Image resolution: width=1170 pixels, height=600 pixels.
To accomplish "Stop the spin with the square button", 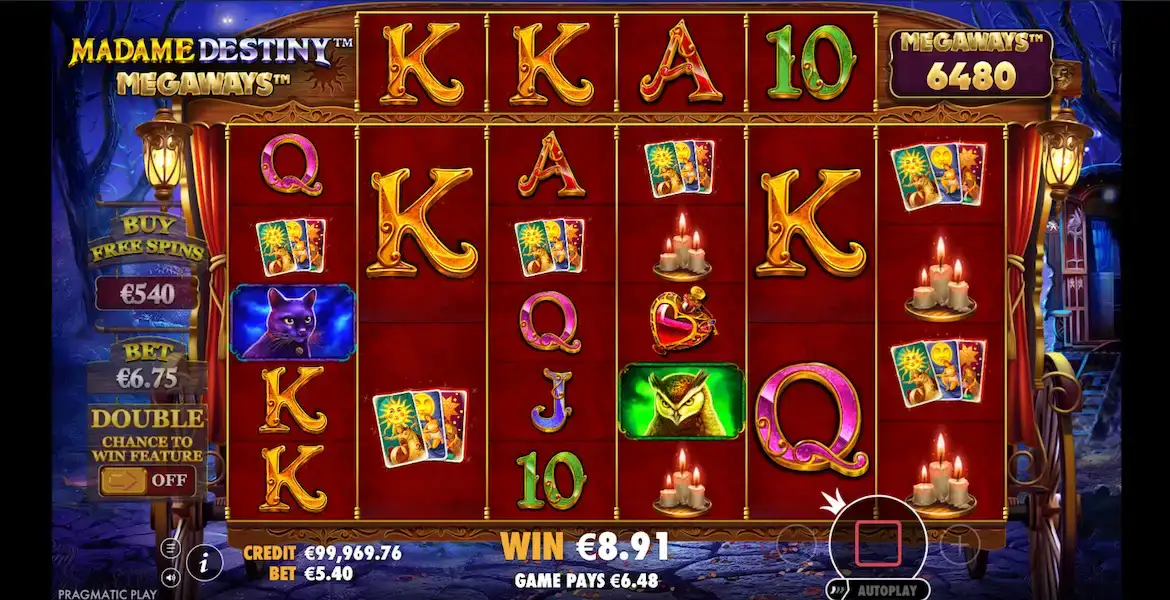I will [876, 546].
